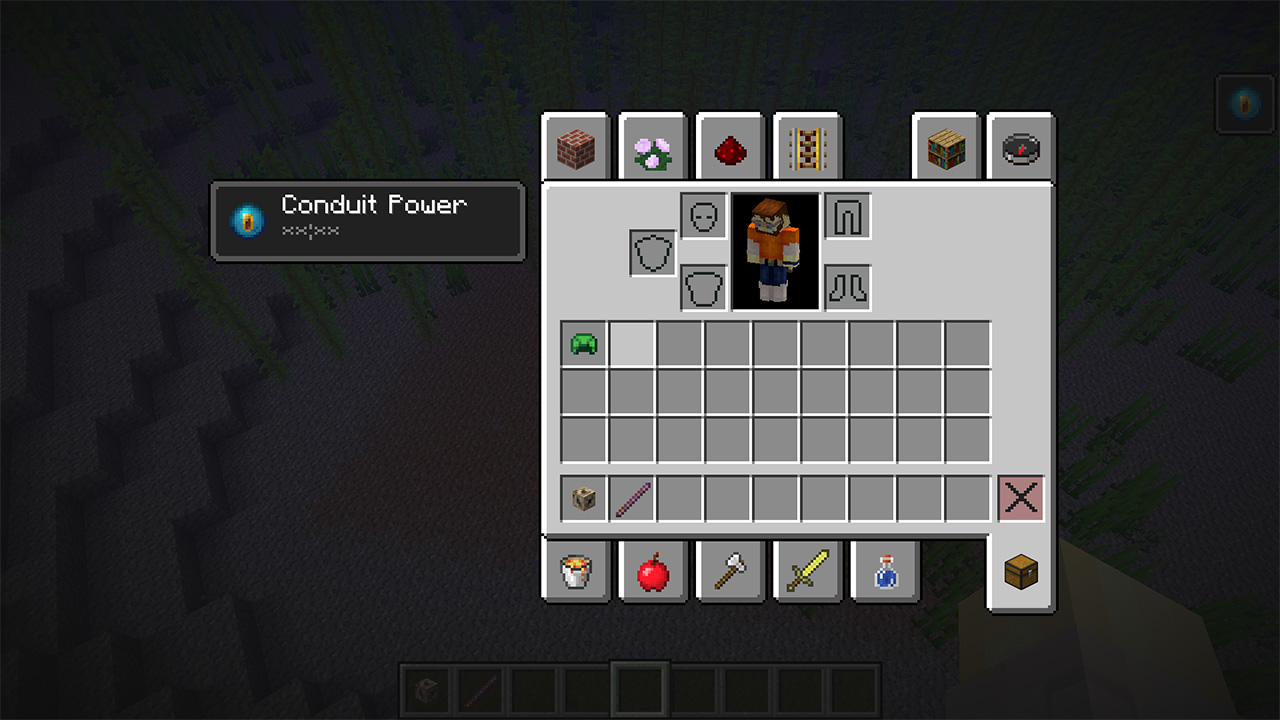The height and width of the screenshot is (720, 1280).
Task: Select the Redstone dust tab
Action: [x=730, y=149]
